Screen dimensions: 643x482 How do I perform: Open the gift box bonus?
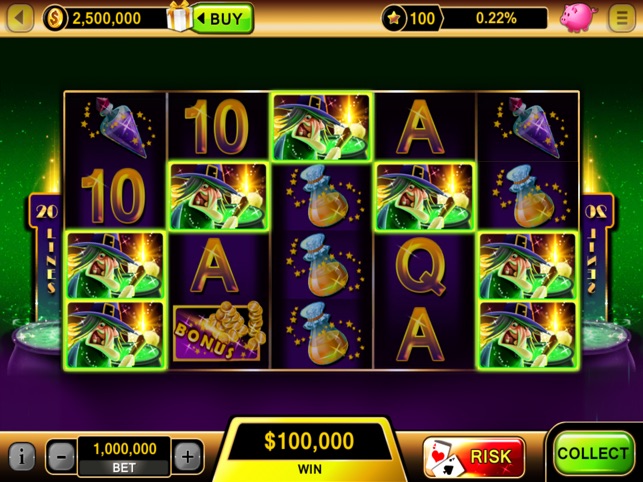click(182, 18)
